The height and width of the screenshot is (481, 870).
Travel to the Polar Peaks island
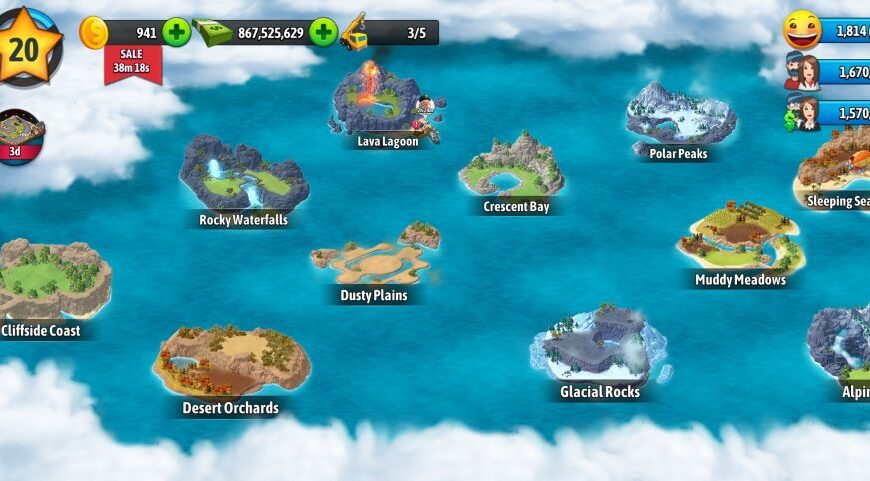click(680, 118)
